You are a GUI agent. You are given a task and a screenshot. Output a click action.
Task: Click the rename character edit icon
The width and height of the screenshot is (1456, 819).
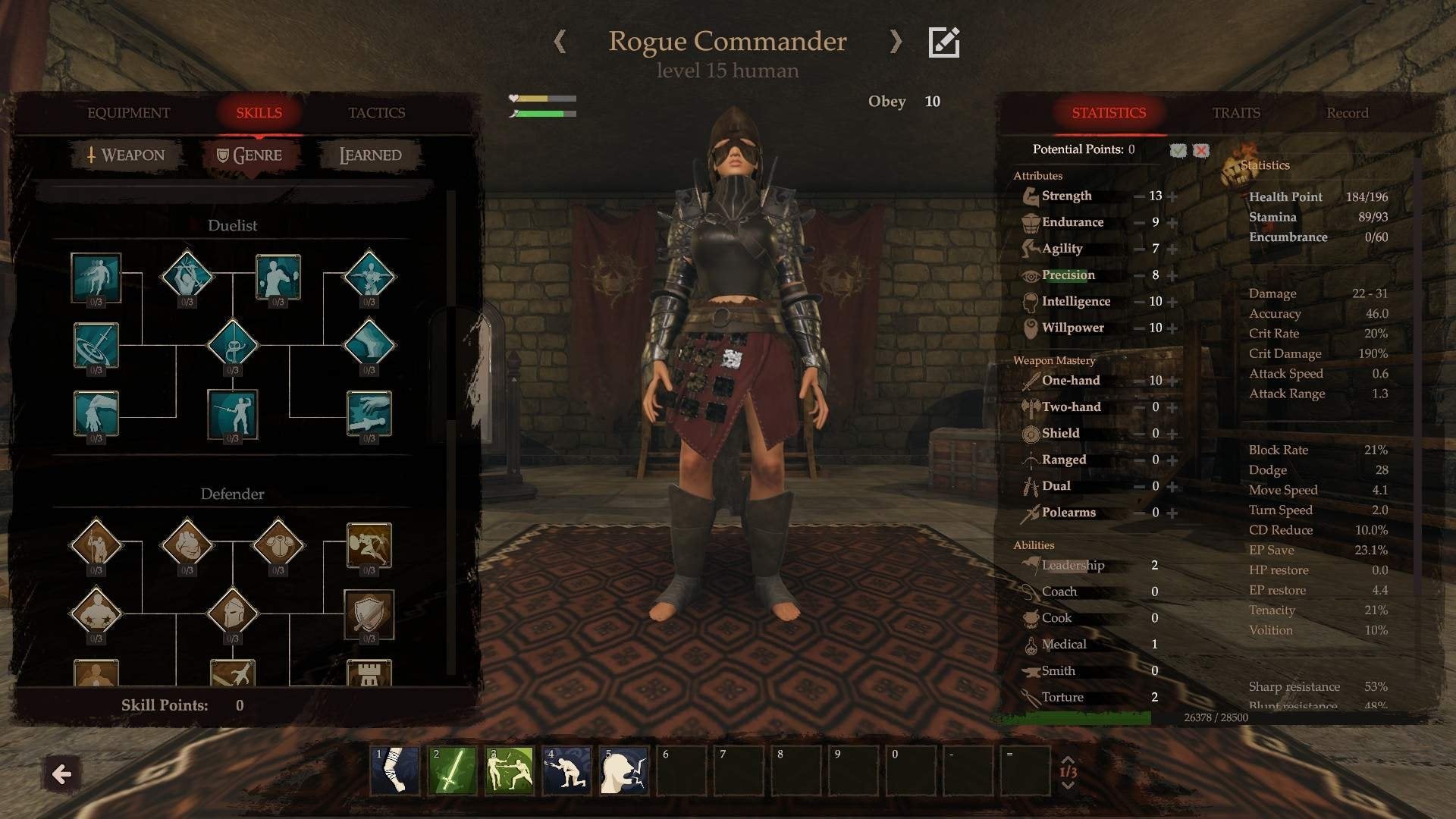click(944, 42)
